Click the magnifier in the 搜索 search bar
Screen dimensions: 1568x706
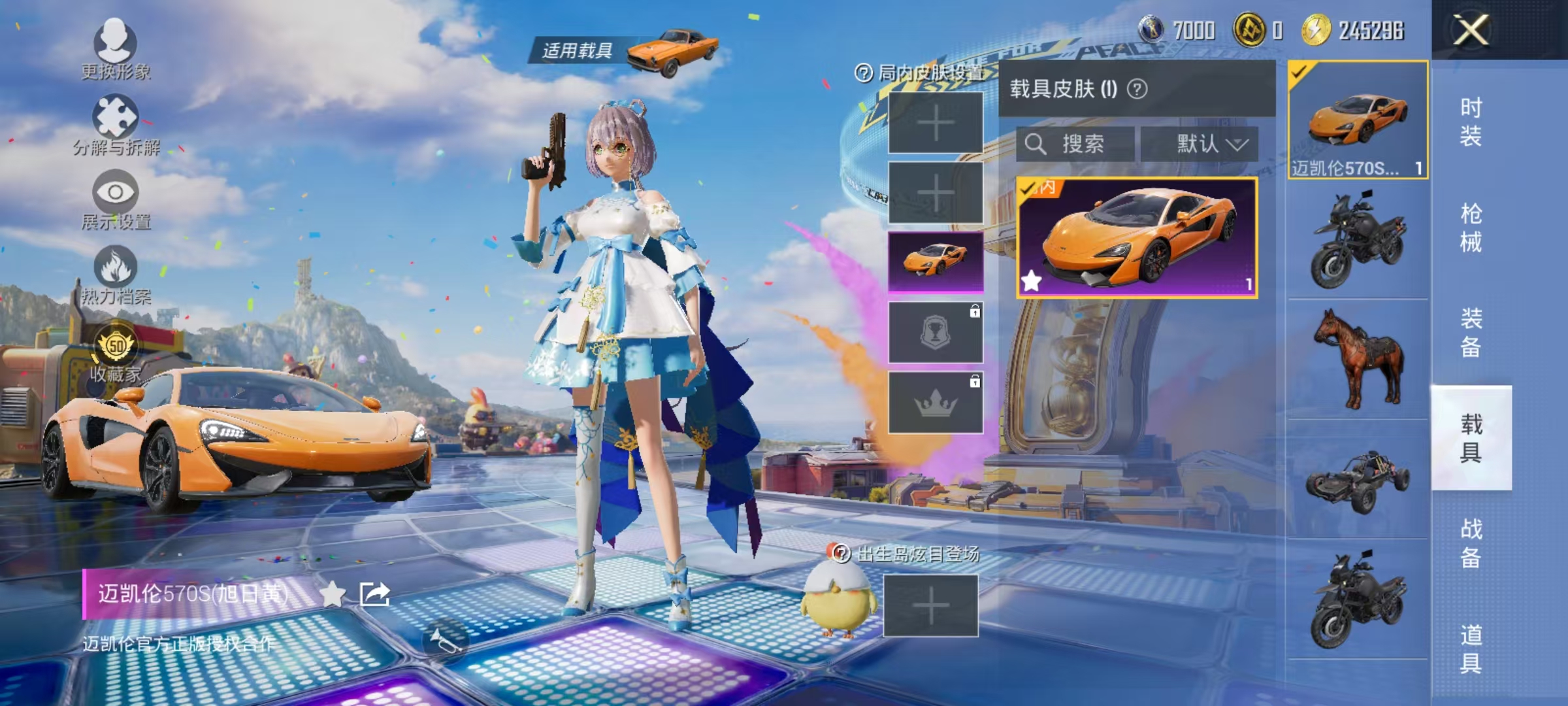(1036, 145)
